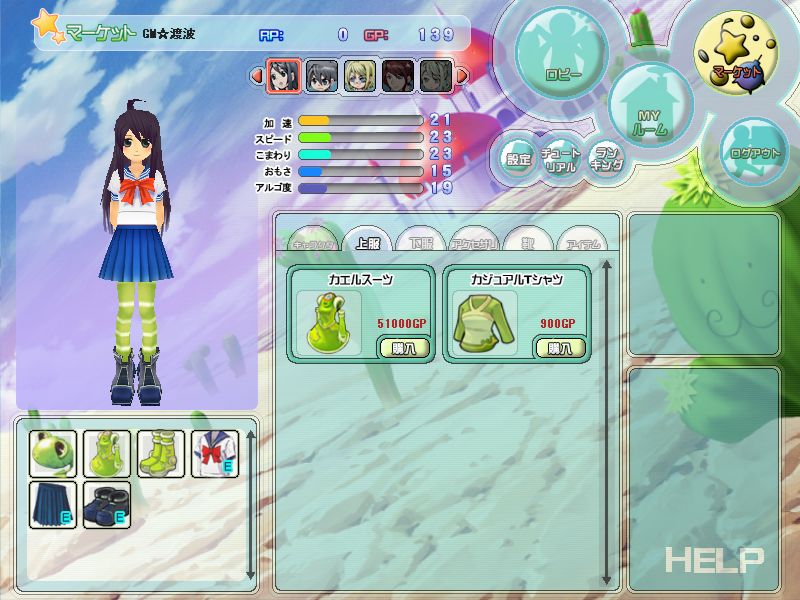This screenshot has height=600, width=800.
Task: Click the ログアウト logout bubble
Action: coord(756,150)
